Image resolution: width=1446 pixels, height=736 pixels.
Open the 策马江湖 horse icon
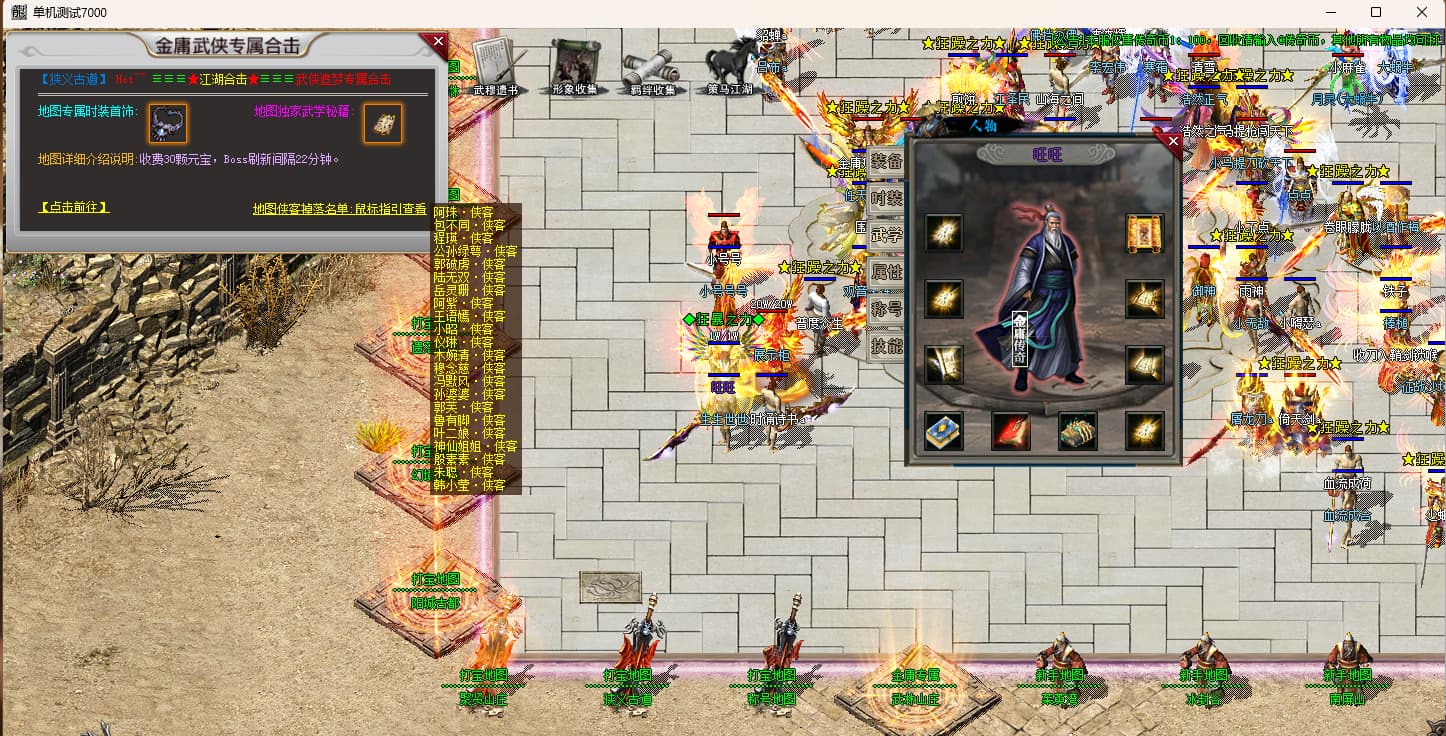click(x=732, y=66)
